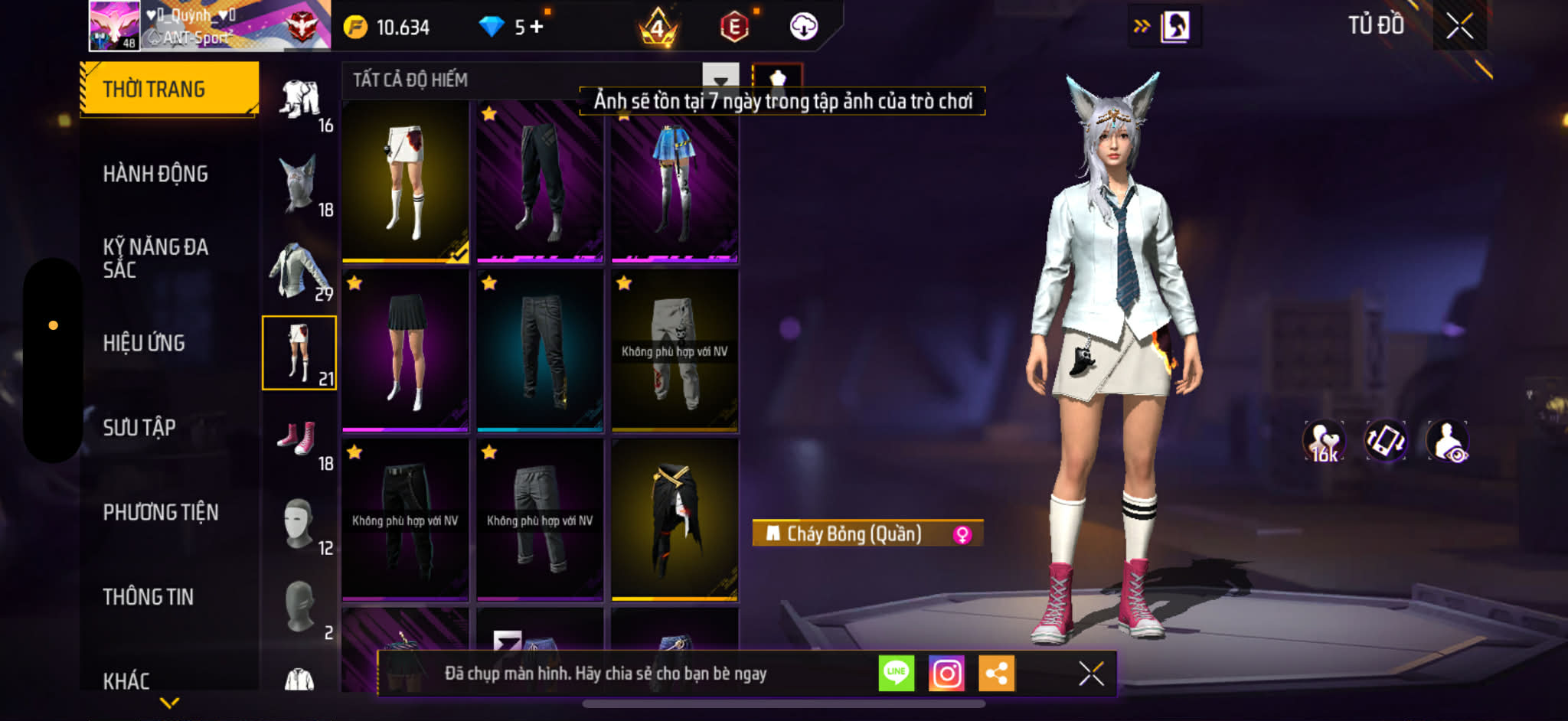
Task: Go to the SƯU TẬP tab
Action: 139,427
